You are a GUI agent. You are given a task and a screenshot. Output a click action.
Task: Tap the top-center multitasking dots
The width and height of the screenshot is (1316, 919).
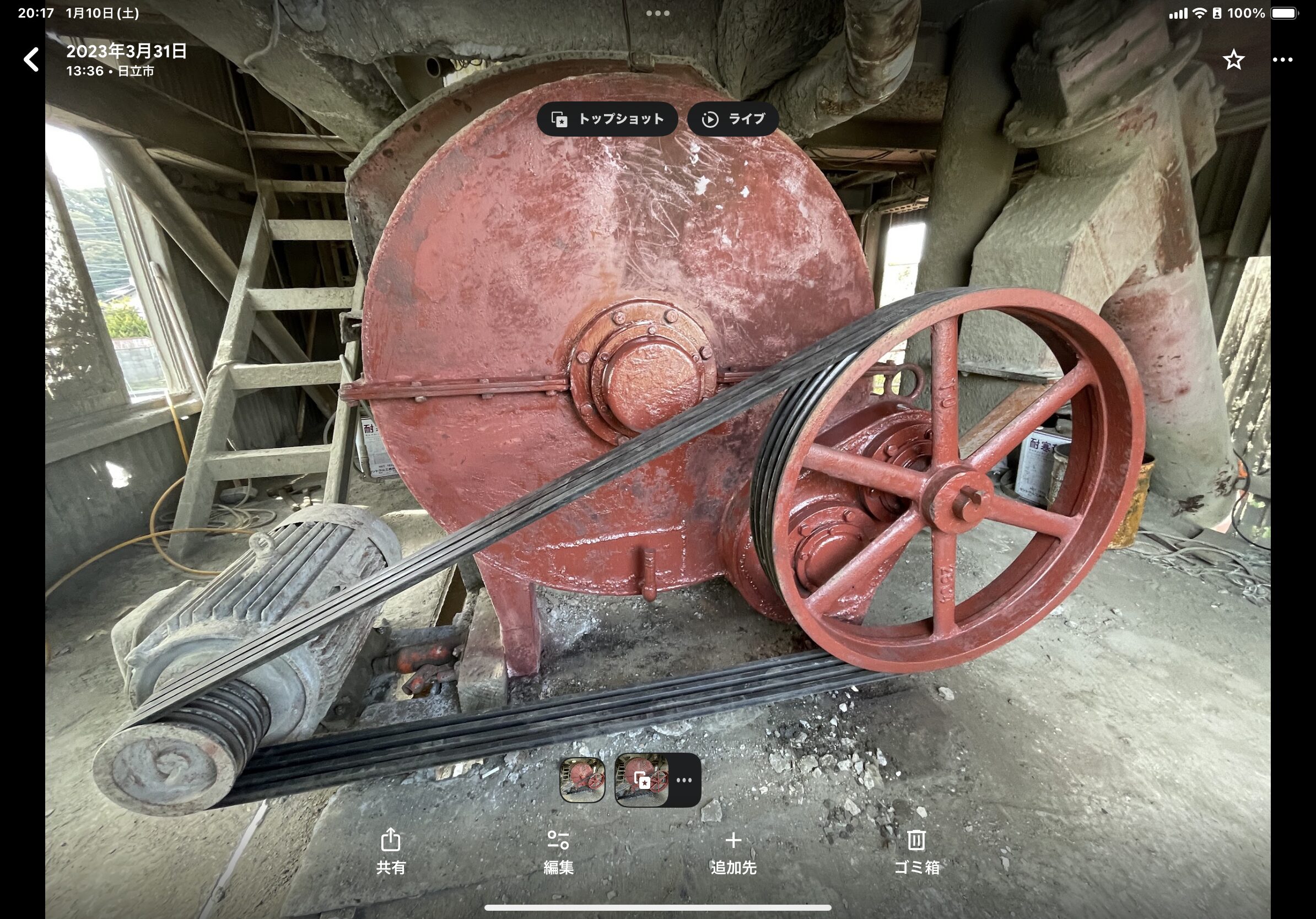[657, 13]
